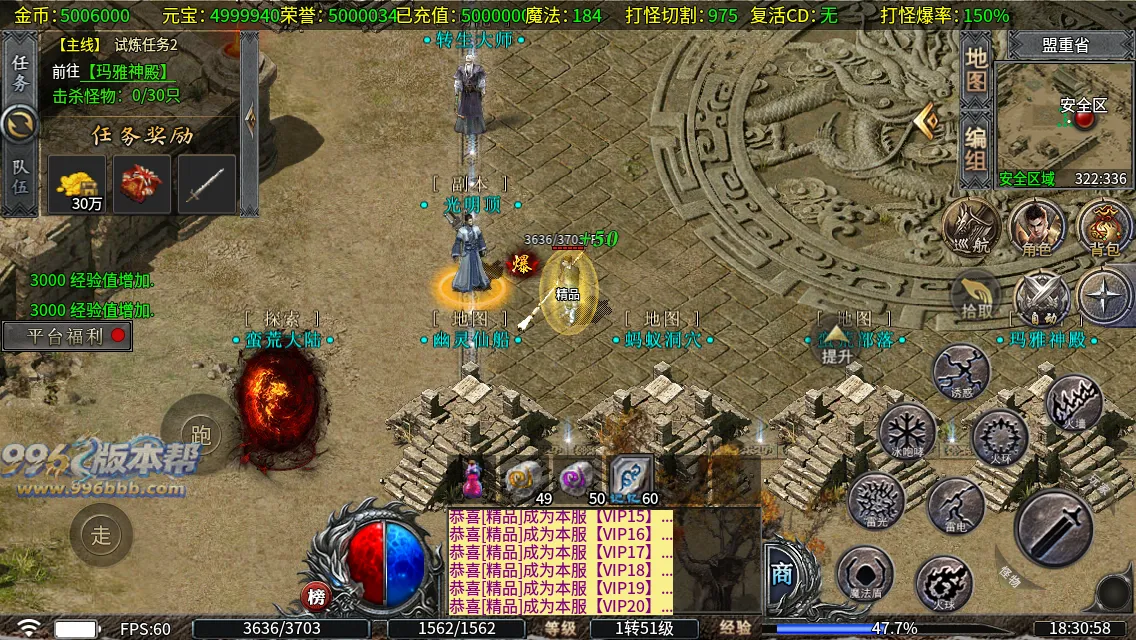Cast the 冰咆哮 ice roar skill

point(907,432)
